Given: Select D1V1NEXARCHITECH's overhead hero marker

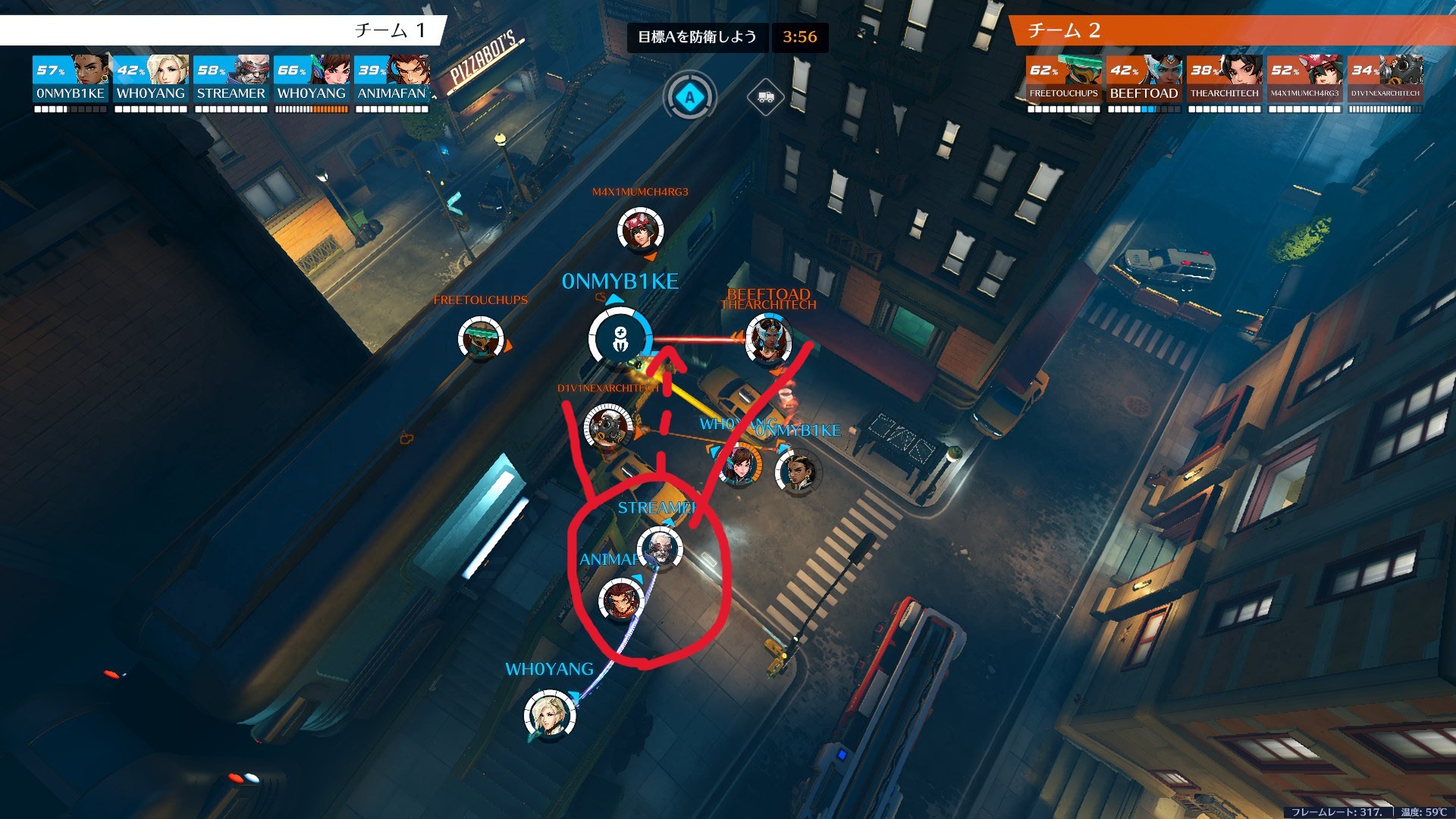Looking at the screenshot, I should (x=607, y=428).
